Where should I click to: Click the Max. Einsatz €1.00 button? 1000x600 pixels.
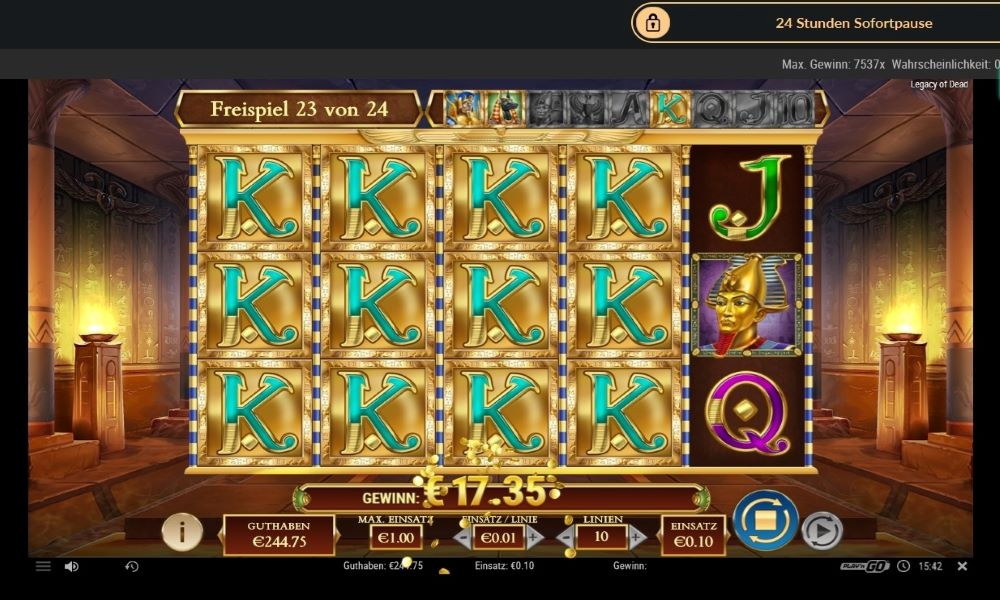395,537
